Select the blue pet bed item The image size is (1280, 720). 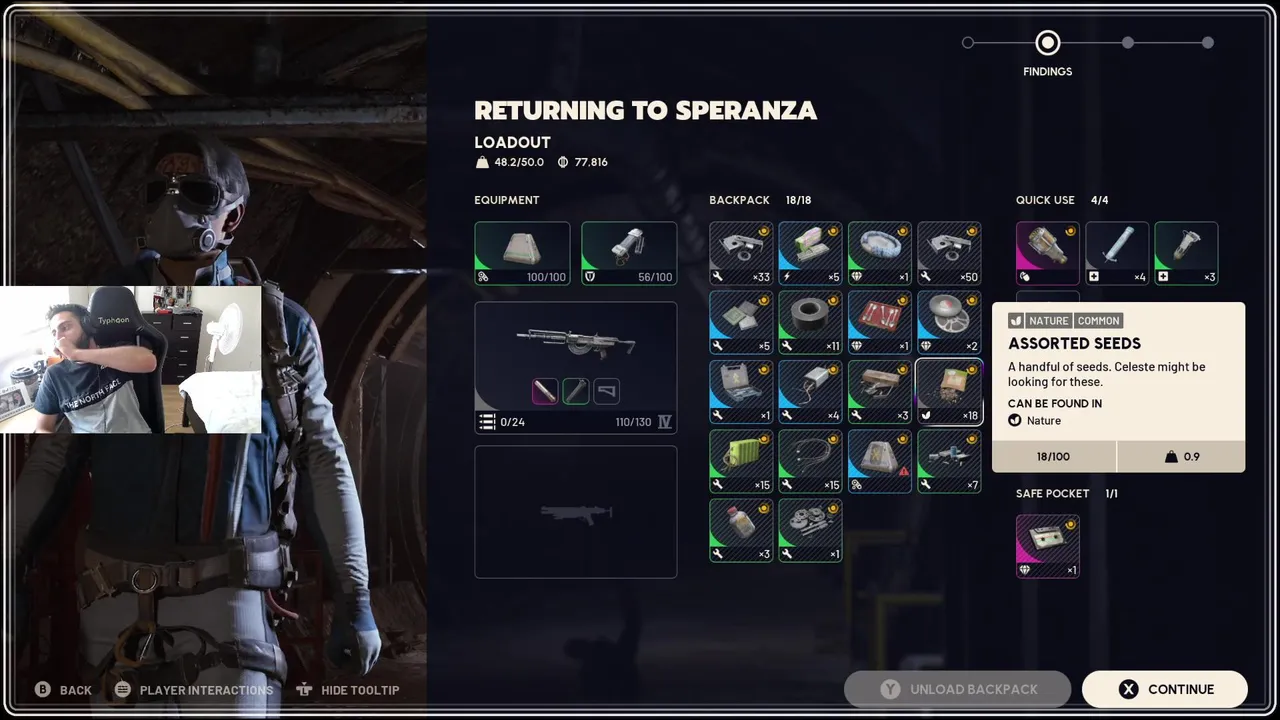(880, 253)
